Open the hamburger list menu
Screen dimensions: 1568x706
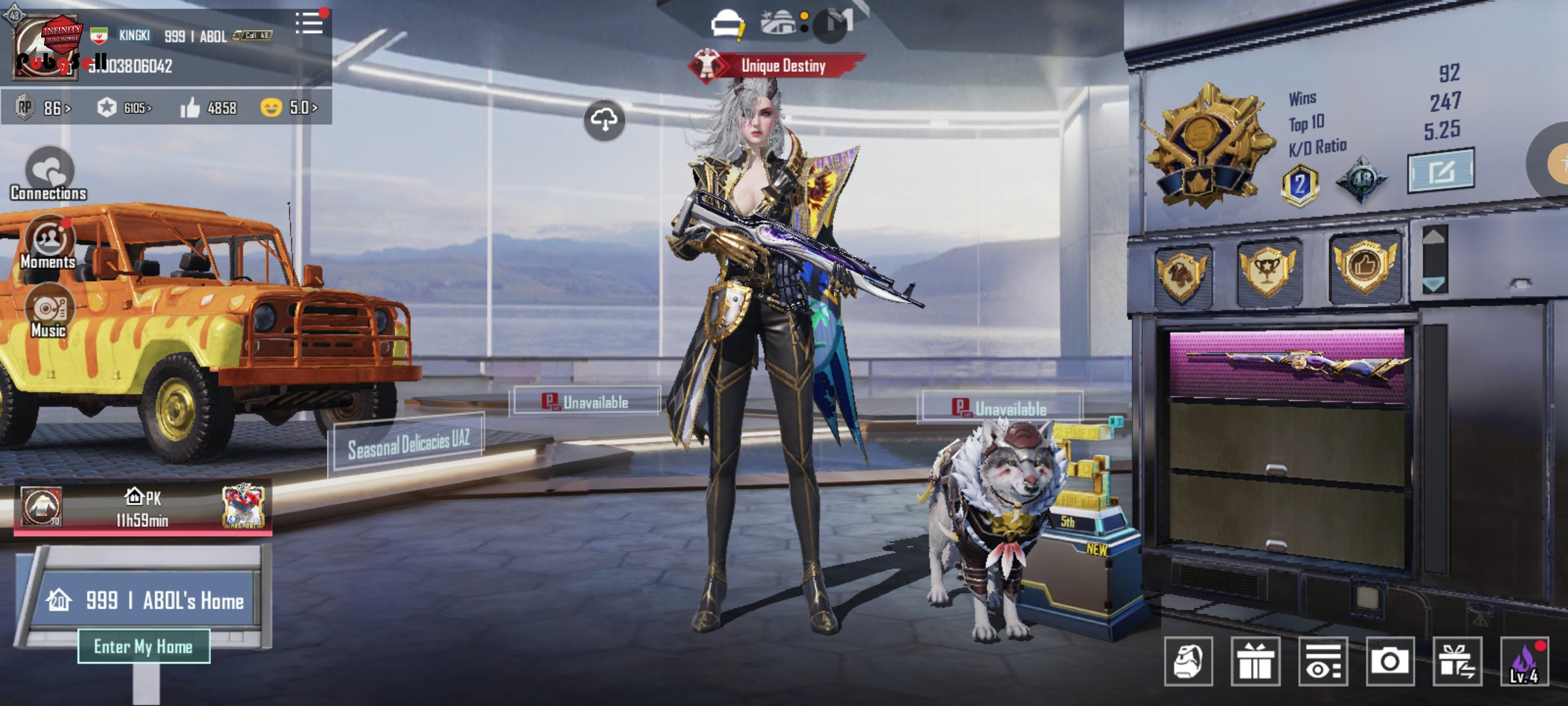click(x=309, y=24)
